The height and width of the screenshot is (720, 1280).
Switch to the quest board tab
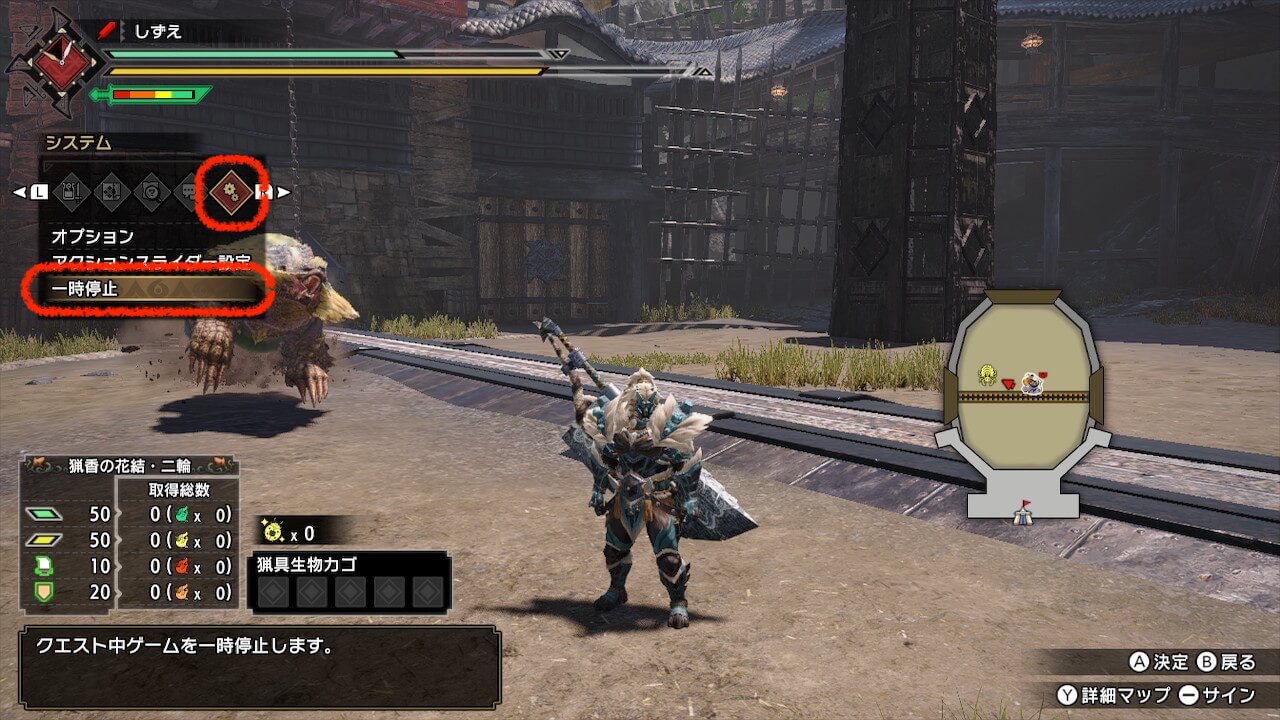pyautogui.click(x=112, y=191)
